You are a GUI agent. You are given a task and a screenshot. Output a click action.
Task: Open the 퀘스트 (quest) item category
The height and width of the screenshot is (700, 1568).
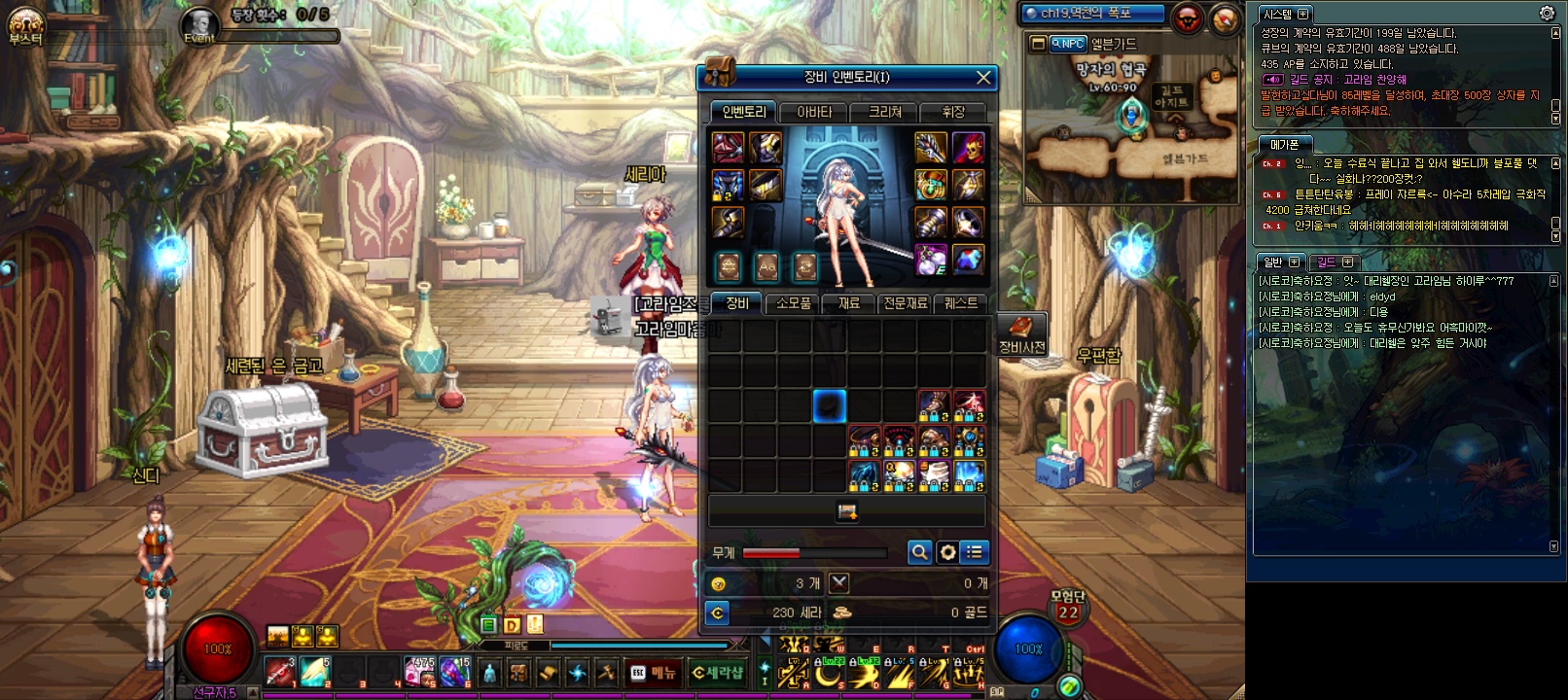tap(960, 303)
